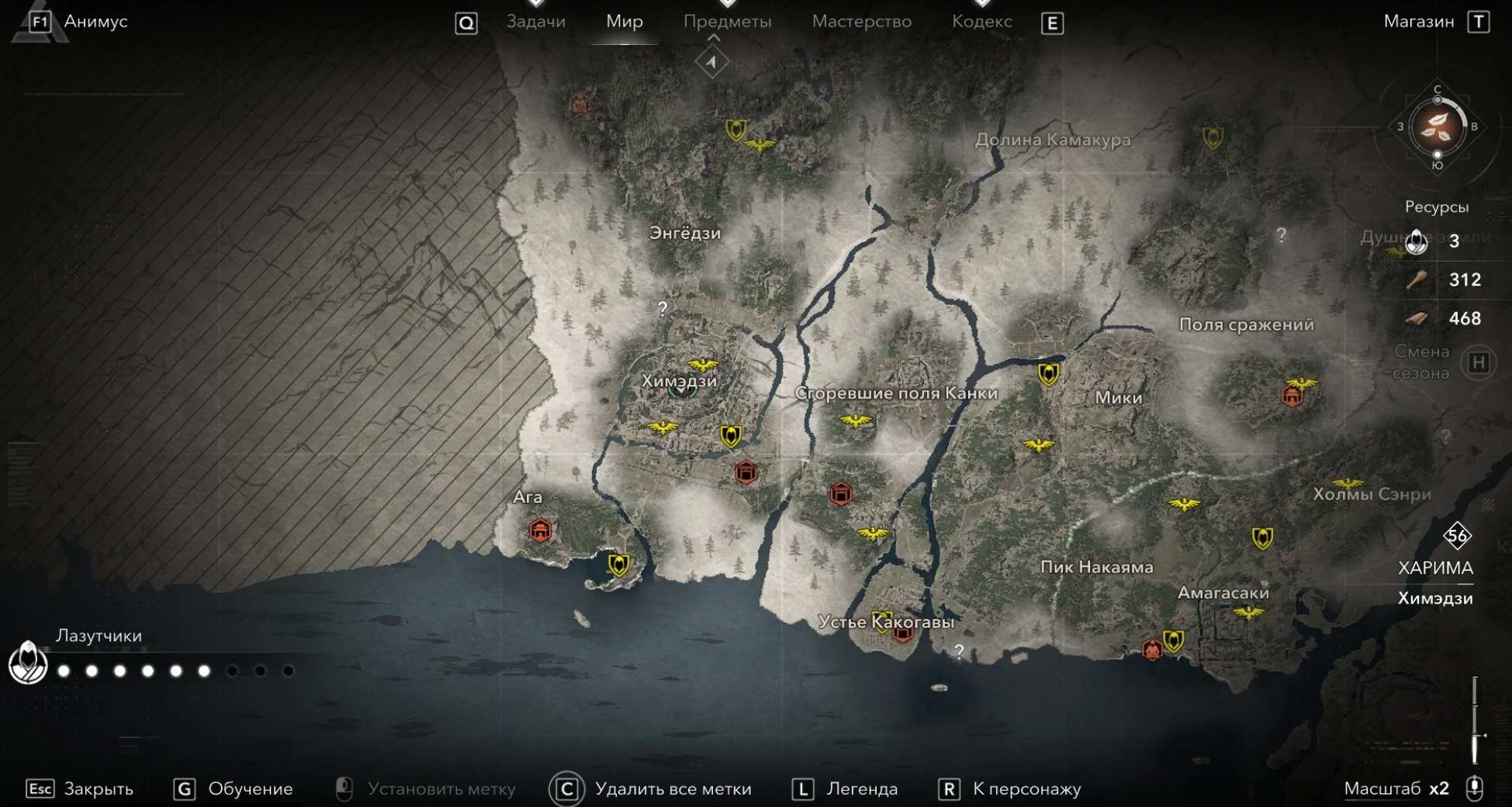Screen dimensions: 1512x807
Task: Select the Химэдзи viewpoint eagle marker
Action: (702, 364)
